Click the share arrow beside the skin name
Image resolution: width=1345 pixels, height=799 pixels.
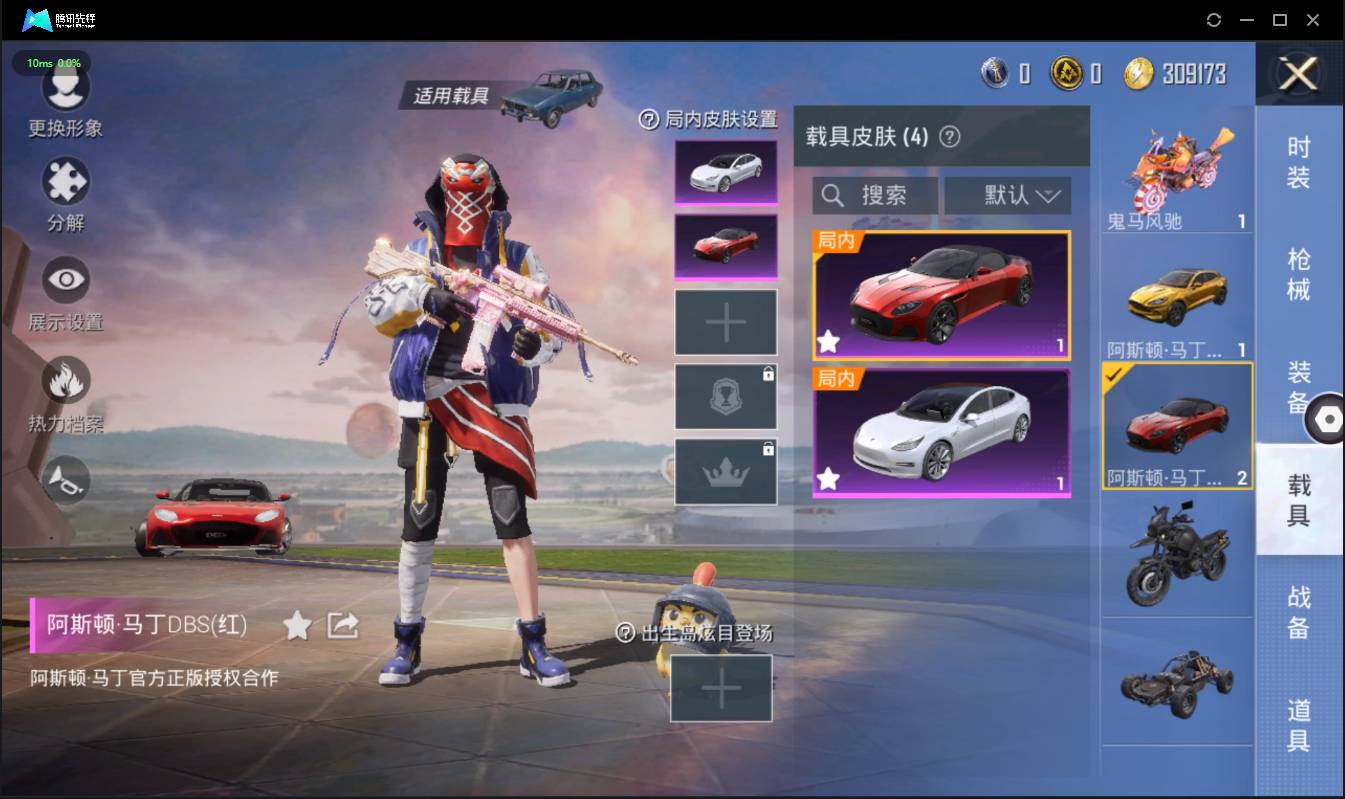343,626
